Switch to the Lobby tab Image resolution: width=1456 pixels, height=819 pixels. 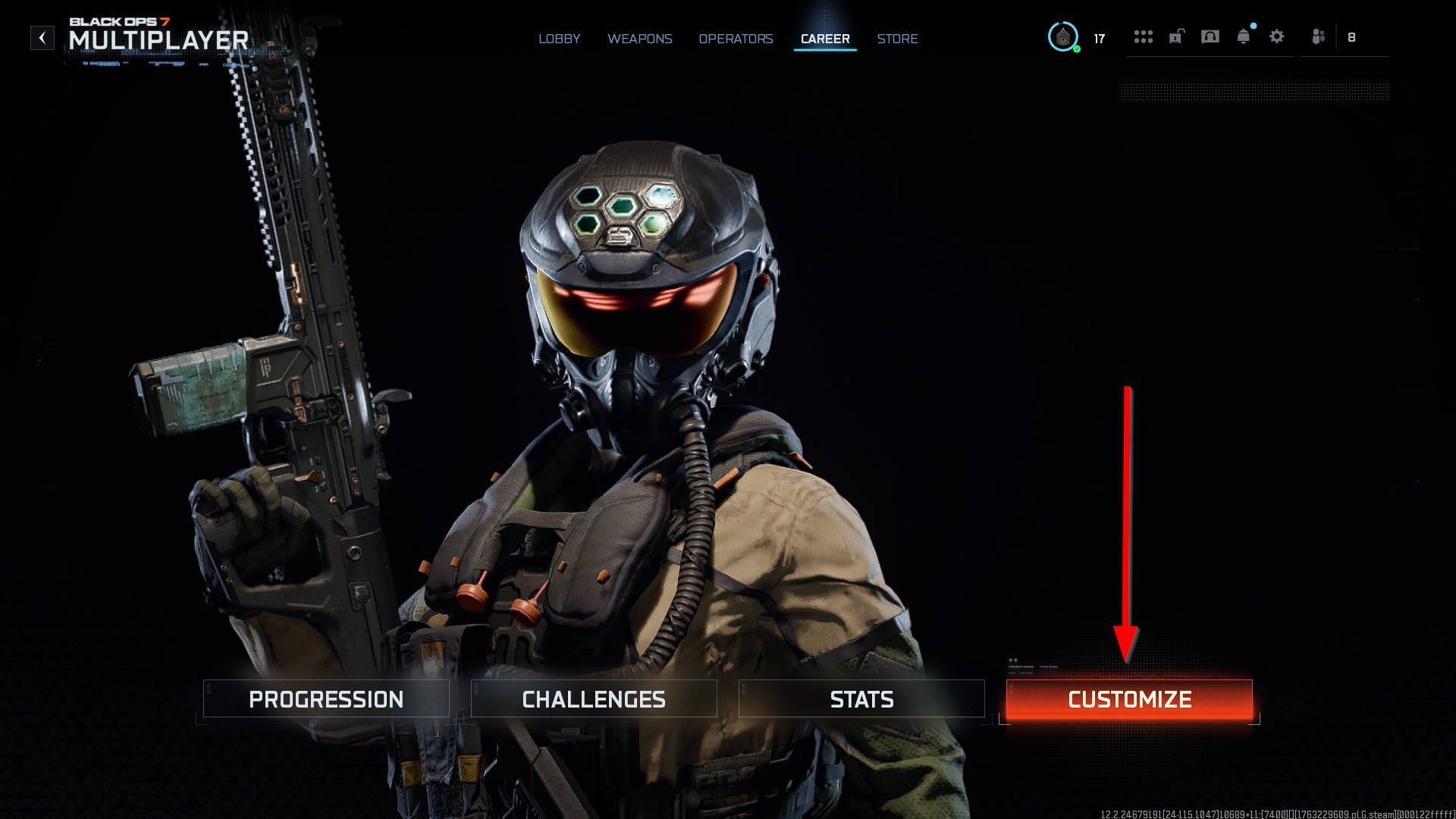click(x=559, y=39)
